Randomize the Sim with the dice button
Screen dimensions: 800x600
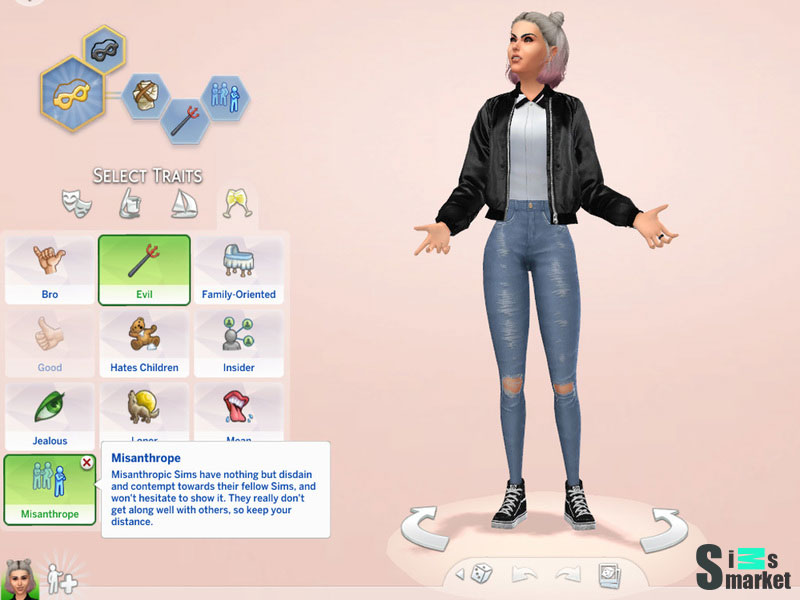coord(481,574)
